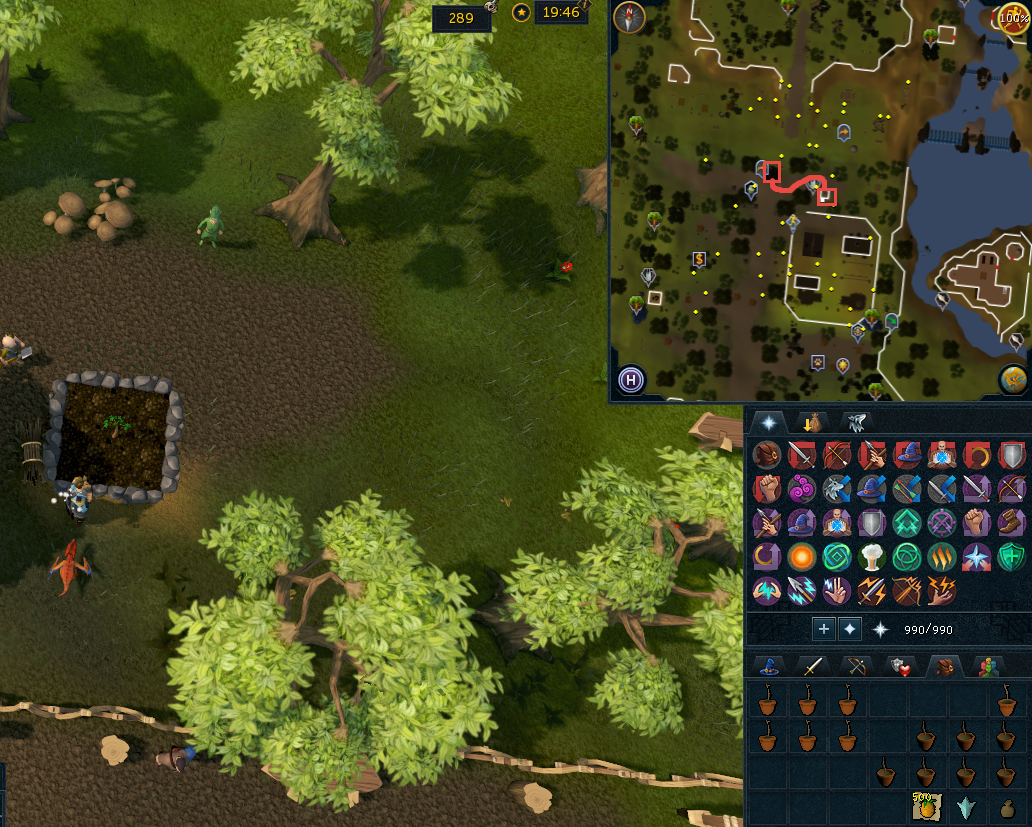Screen dimensions: 1032x827
Task: Toggle the green shield cross prayer
Action: point(1010,556)
